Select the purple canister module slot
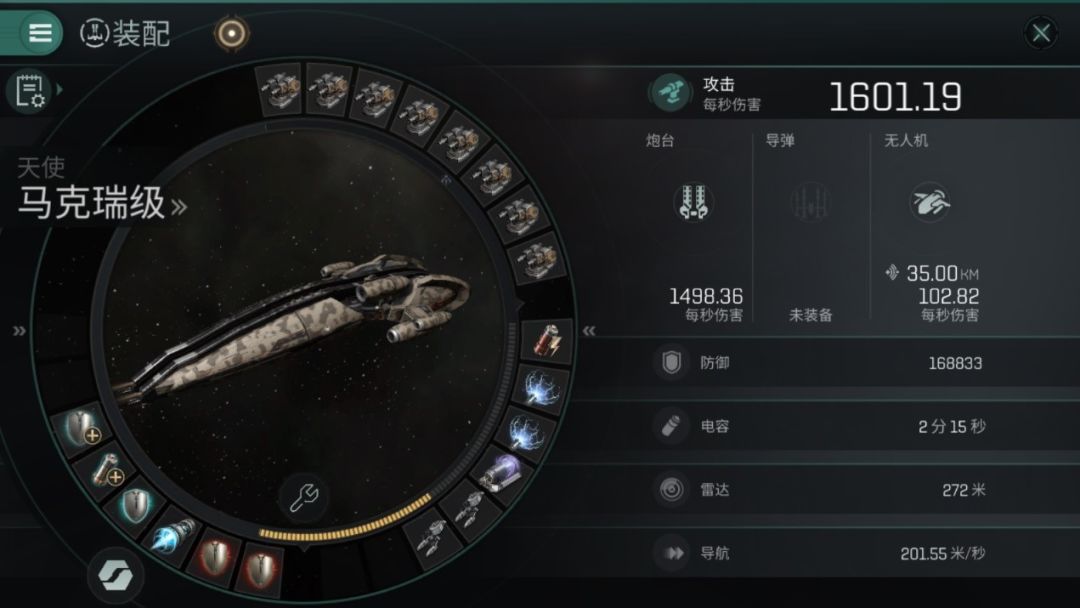The width and height of the screenshot is (1080, 608). click(500, 472)
